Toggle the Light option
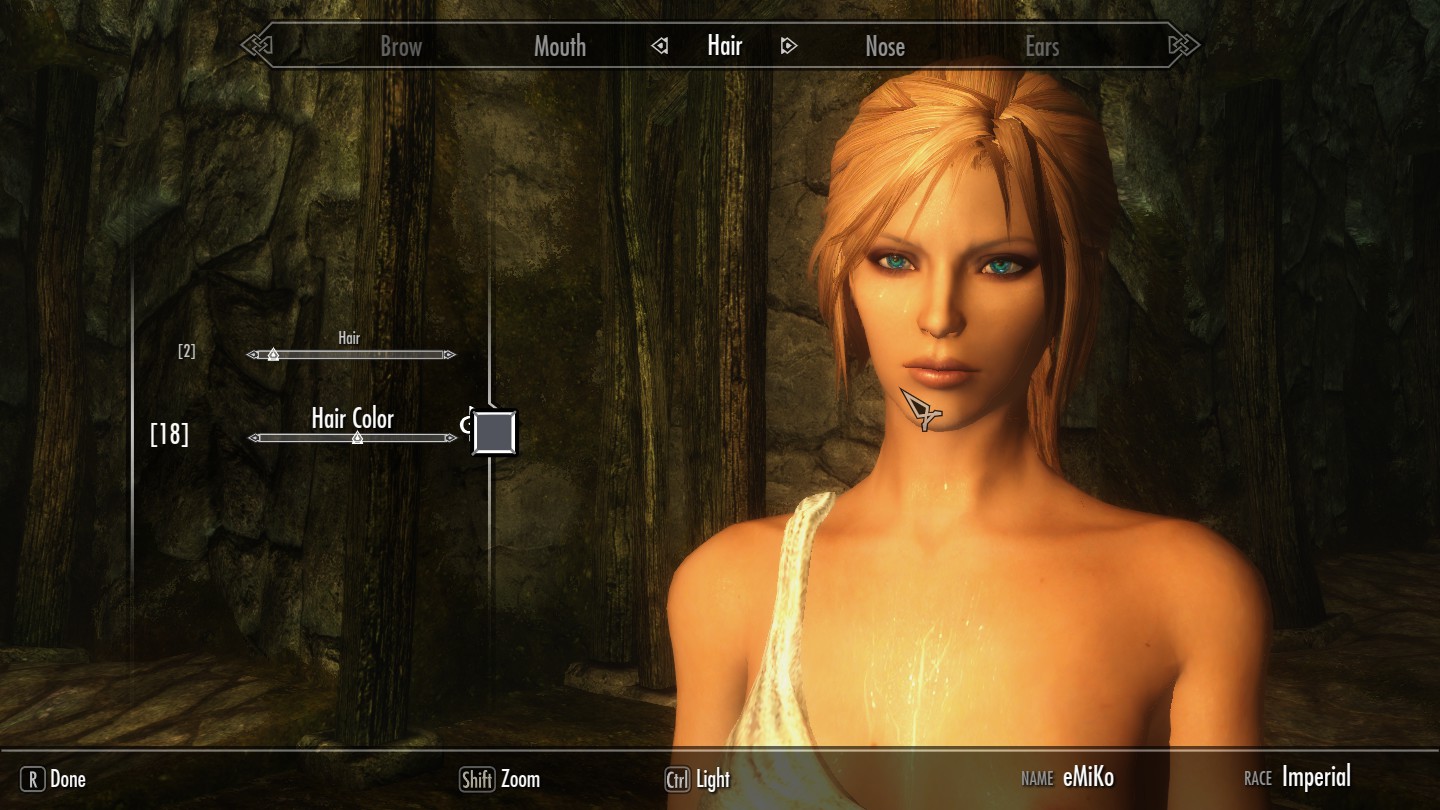 pos(698,779)
